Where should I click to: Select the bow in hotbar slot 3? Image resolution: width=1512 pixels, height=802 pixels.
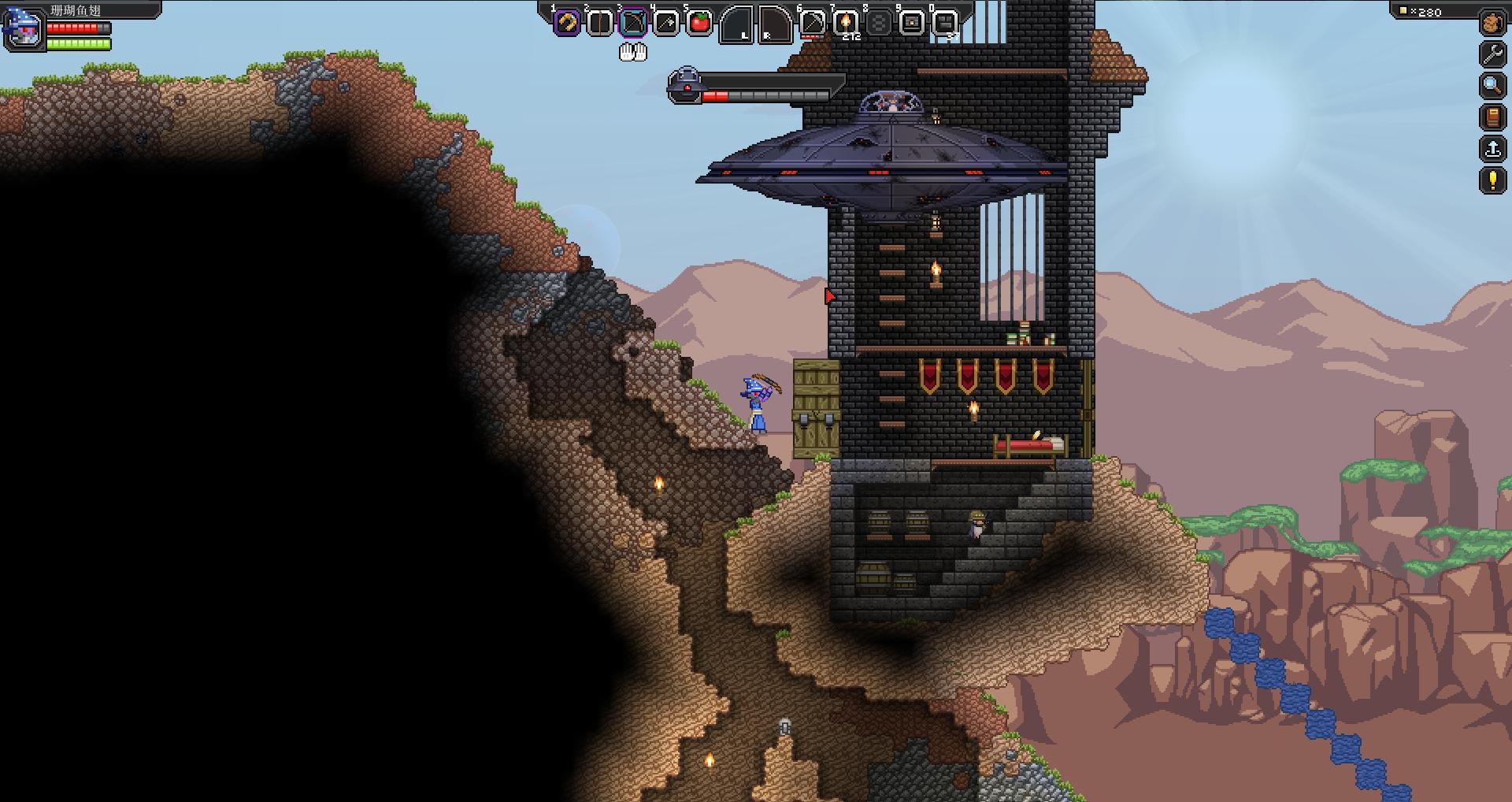point(635,21)
